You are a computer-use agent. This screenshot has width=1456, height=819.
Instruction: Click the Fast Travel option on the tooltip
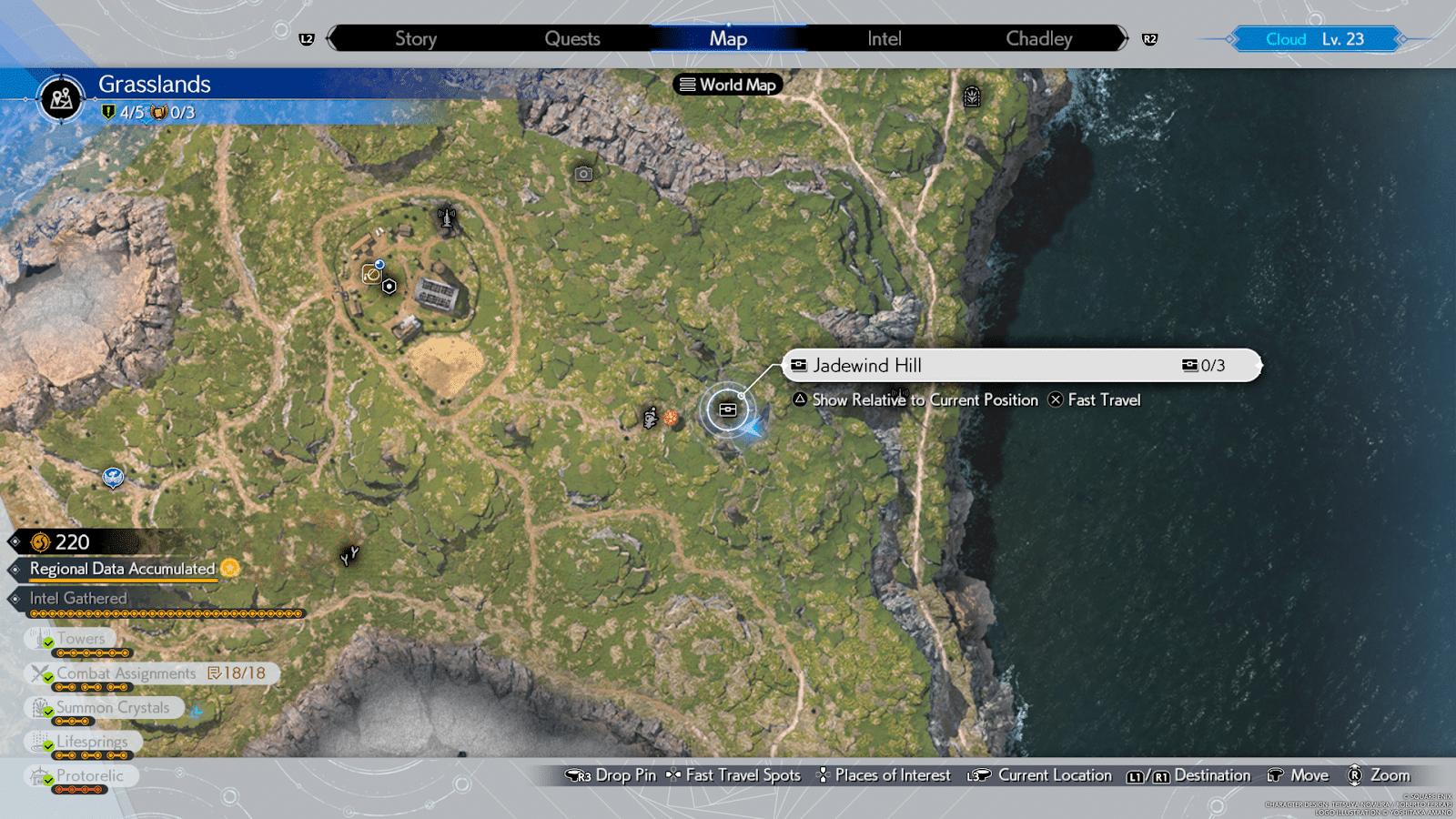(1103, 399)
